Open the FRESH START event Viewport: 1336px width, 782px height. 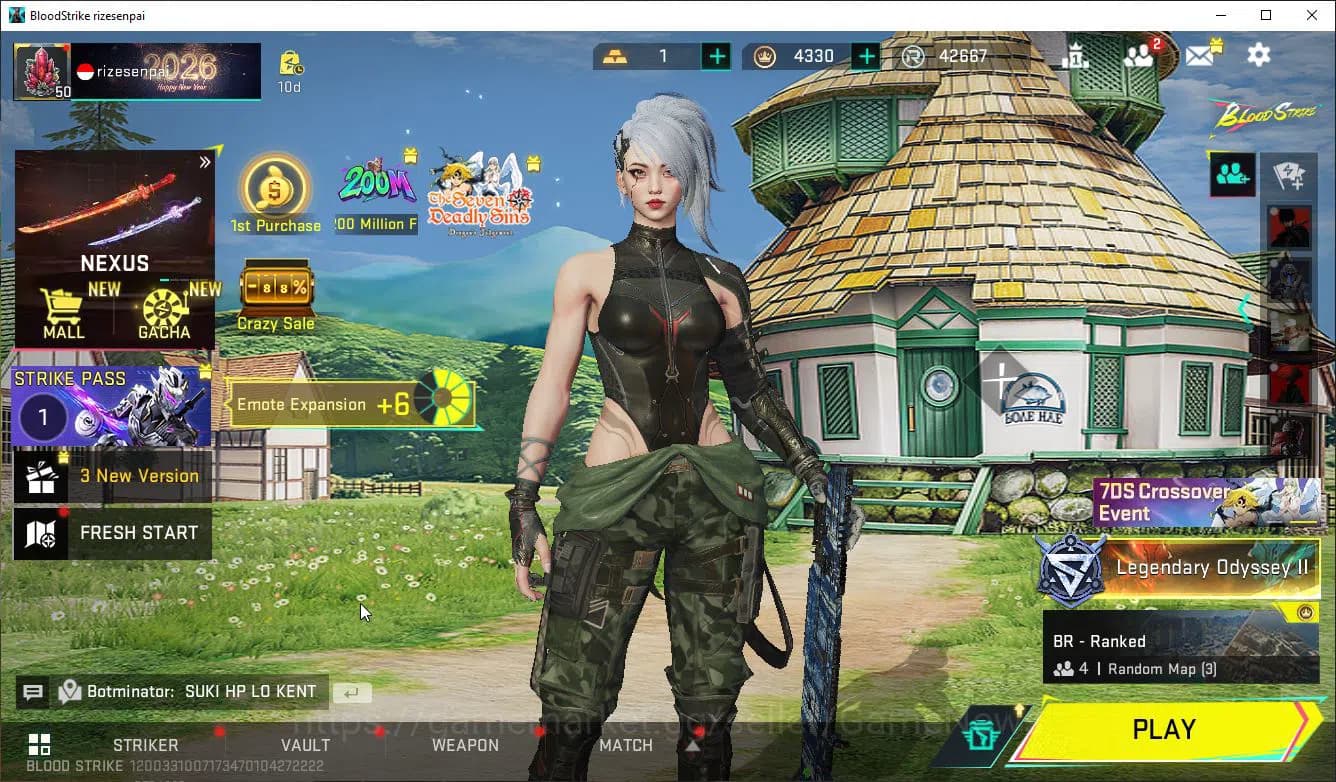pos(112,533)
